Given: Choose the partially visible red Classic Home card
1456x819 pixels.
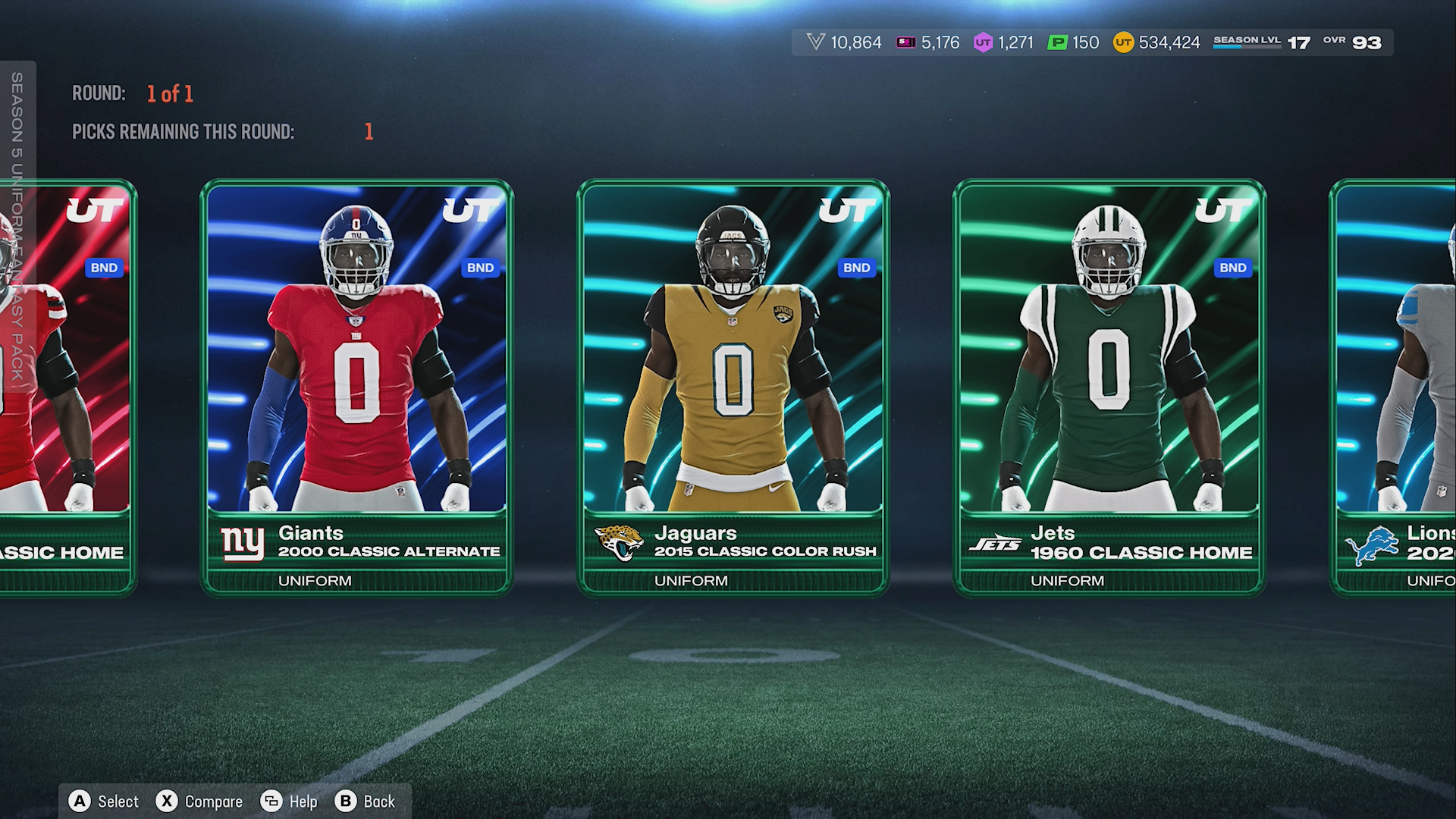Looking at the screenshot, I should (x=67, y=387).
